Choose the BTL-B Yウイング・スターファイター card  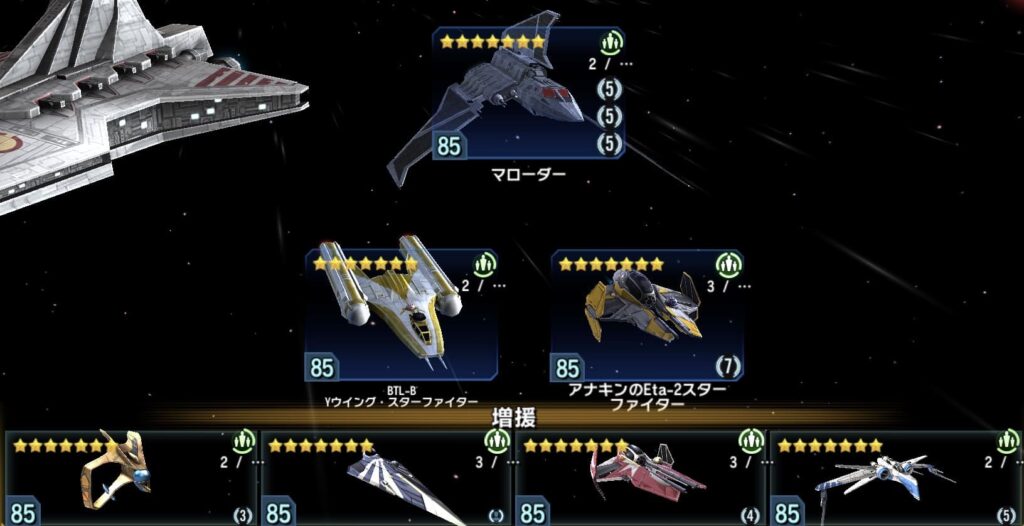point(401,316)
